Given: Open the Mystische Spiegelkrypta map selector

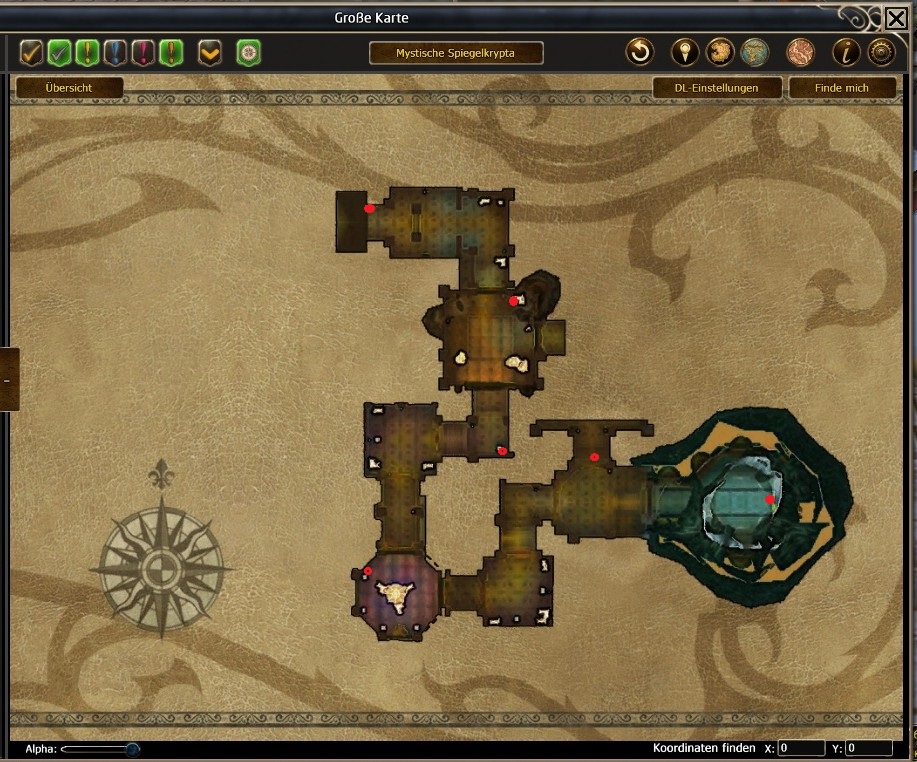Looking at the screenshot, I should pos(456,53).
